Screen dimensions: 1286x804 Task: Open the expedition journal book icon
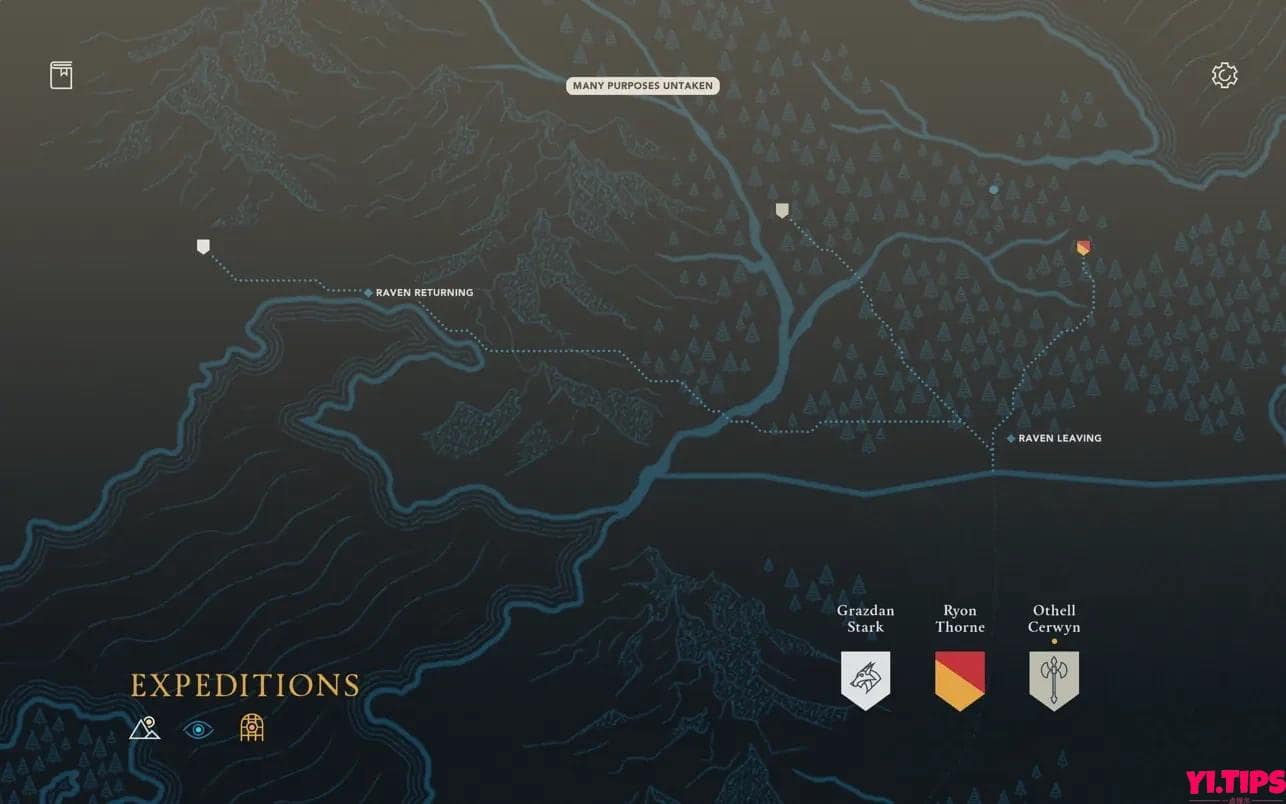pyautogui.click(x=61, y=74)
